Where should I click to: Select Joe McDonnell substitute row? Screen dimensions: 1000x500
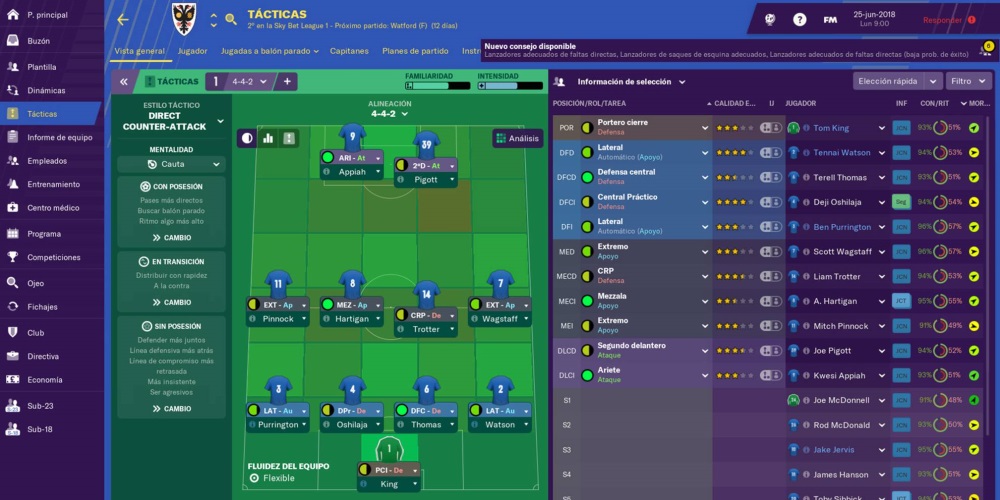[841, 400]
